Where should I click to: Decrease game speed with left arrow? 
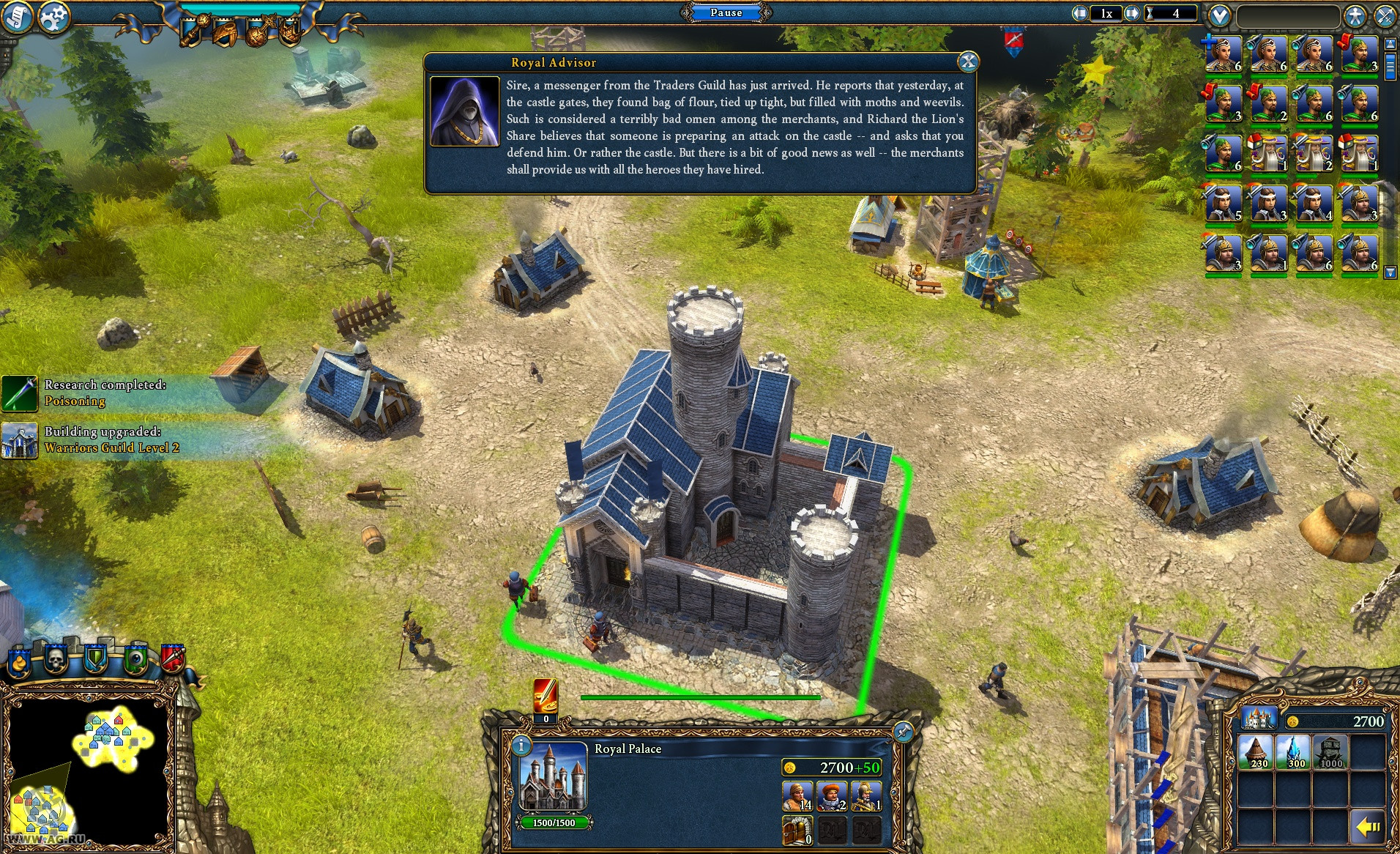pyautogui.click(x=1080, y=13)
